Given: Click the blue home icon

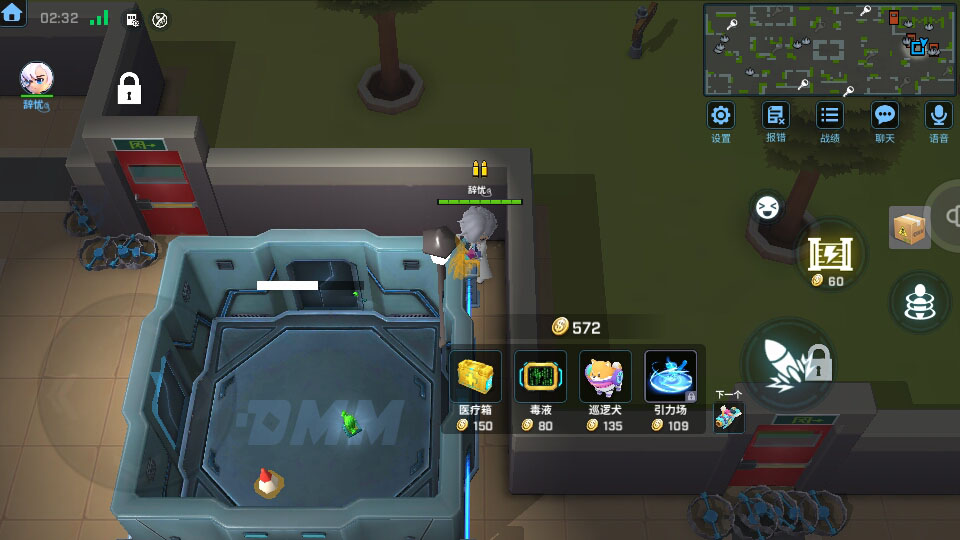Looking at the screenshot, I should [x=12, y=14].
